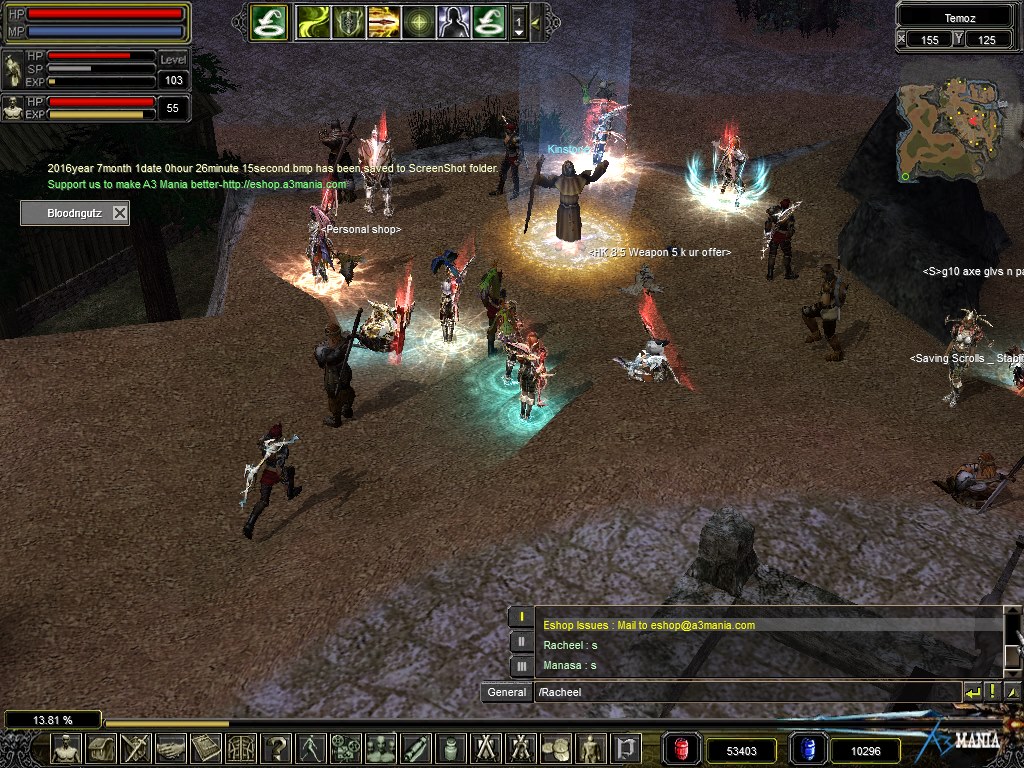
Task: Use the red health potion slot
Action: (682, 749)
